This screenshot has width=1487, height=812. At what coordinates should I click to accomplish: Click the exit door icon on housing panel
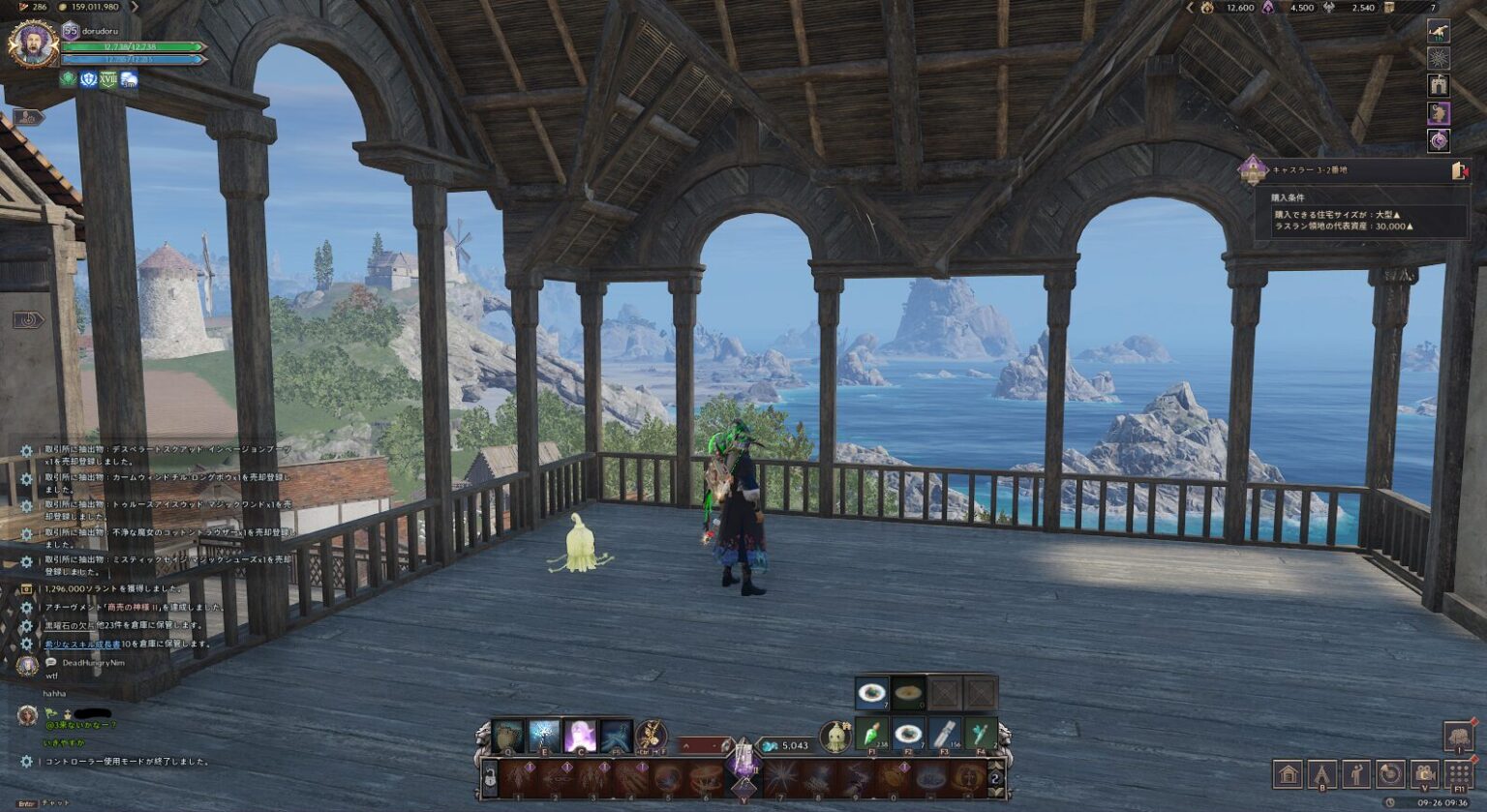coord(1459,171)
